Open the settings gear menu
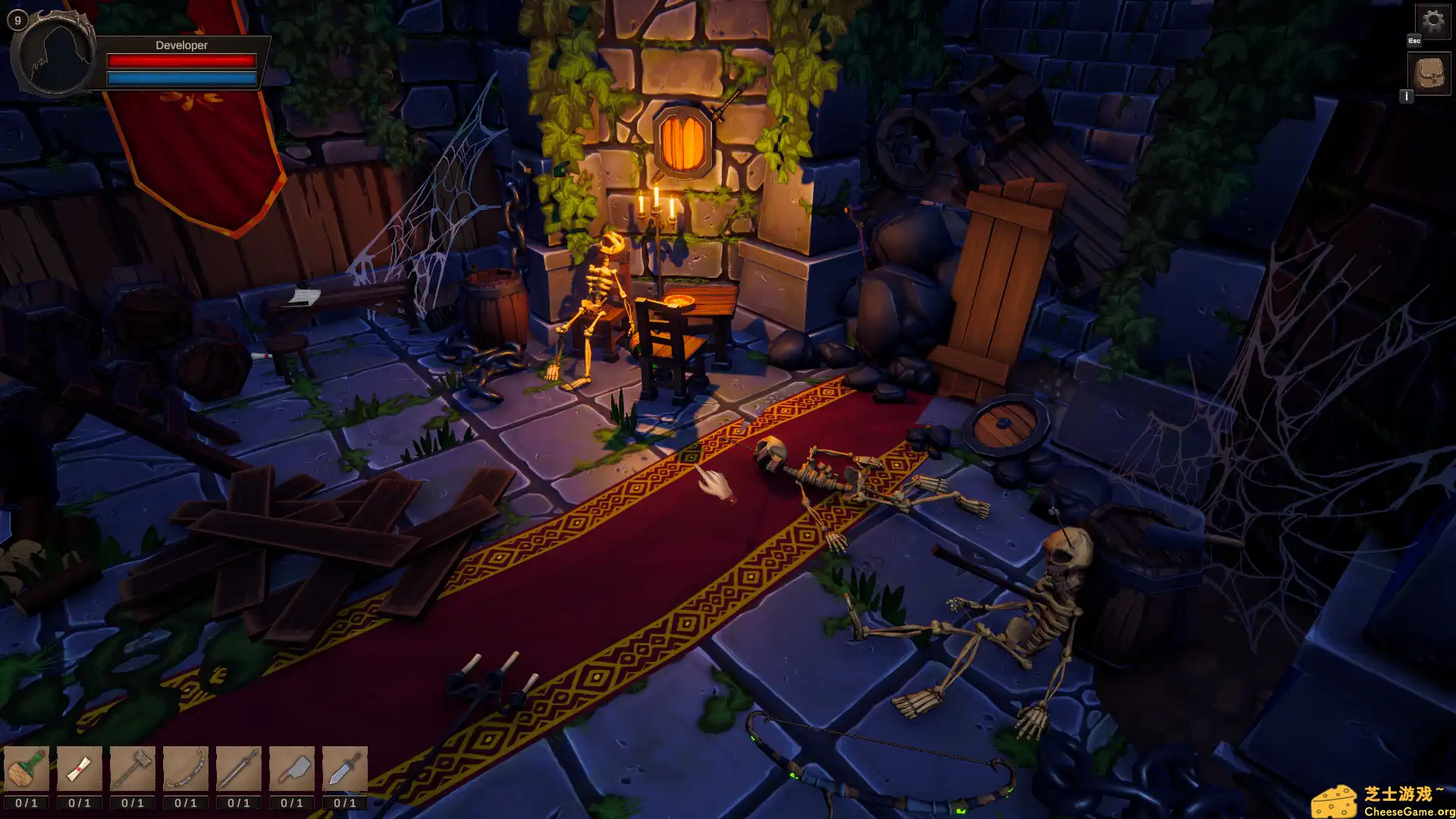 point(1433,21)
